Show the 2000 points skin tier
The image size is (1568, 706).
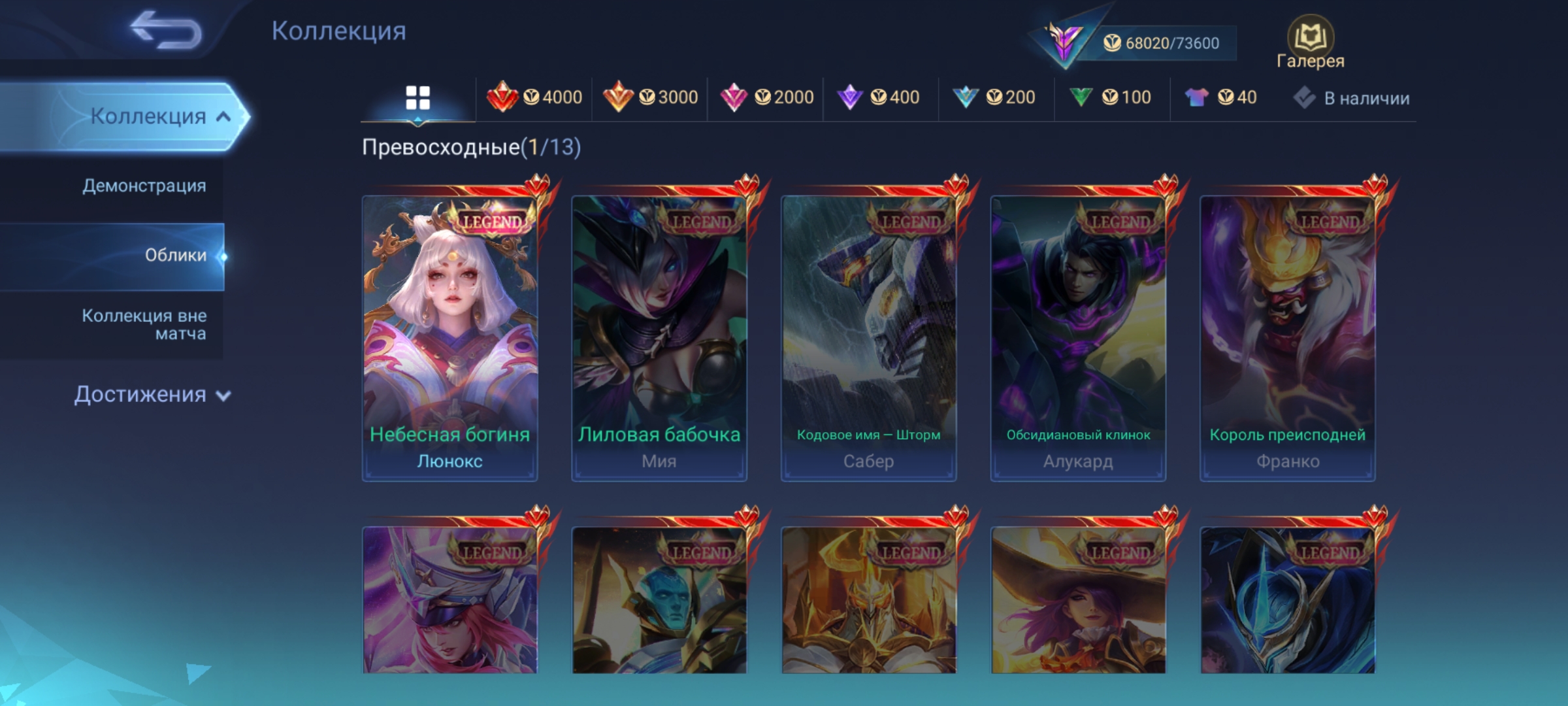click(766, 97)
